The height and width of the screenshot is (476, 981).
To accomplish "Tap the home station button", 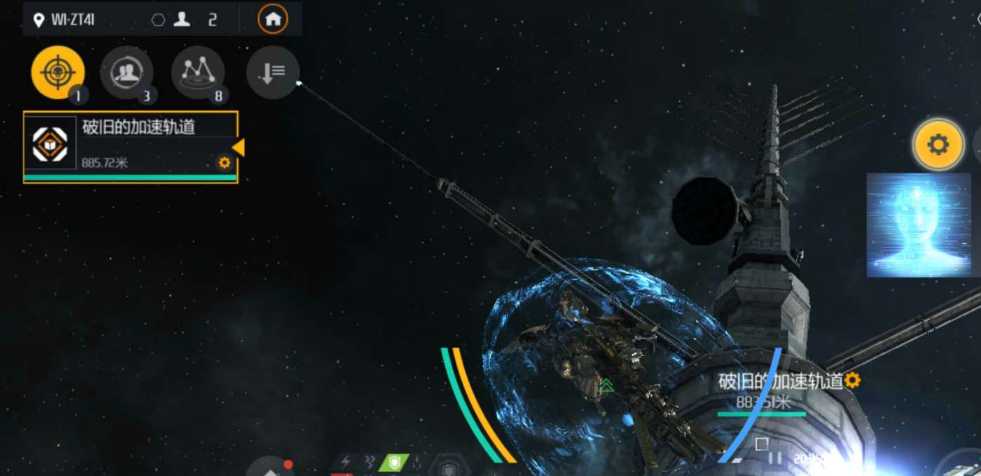I will pyautogui.click(x=272, y=19).
